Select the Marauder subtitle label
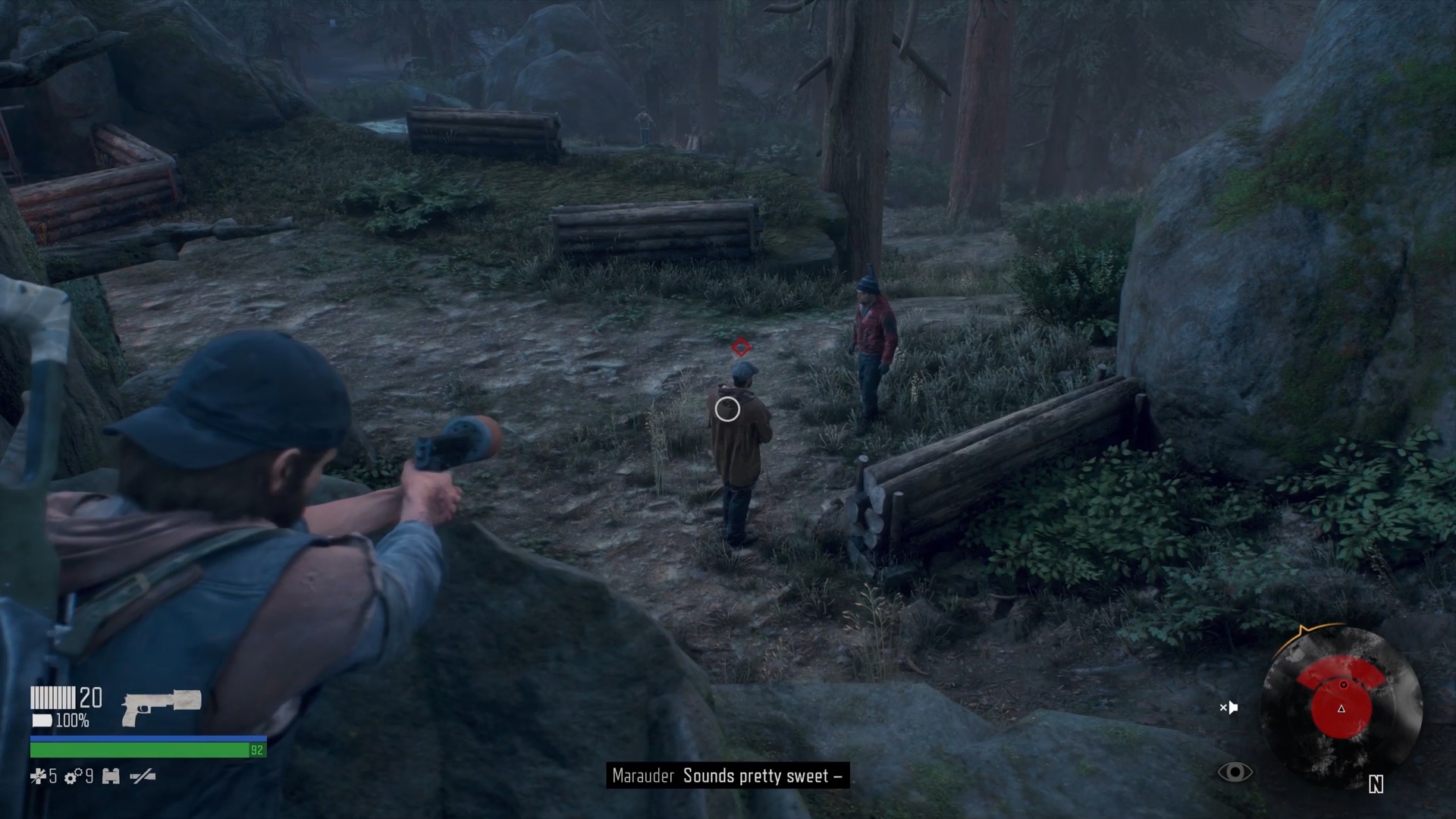This screenshot has height=819, width=1456. coord(644,777)
